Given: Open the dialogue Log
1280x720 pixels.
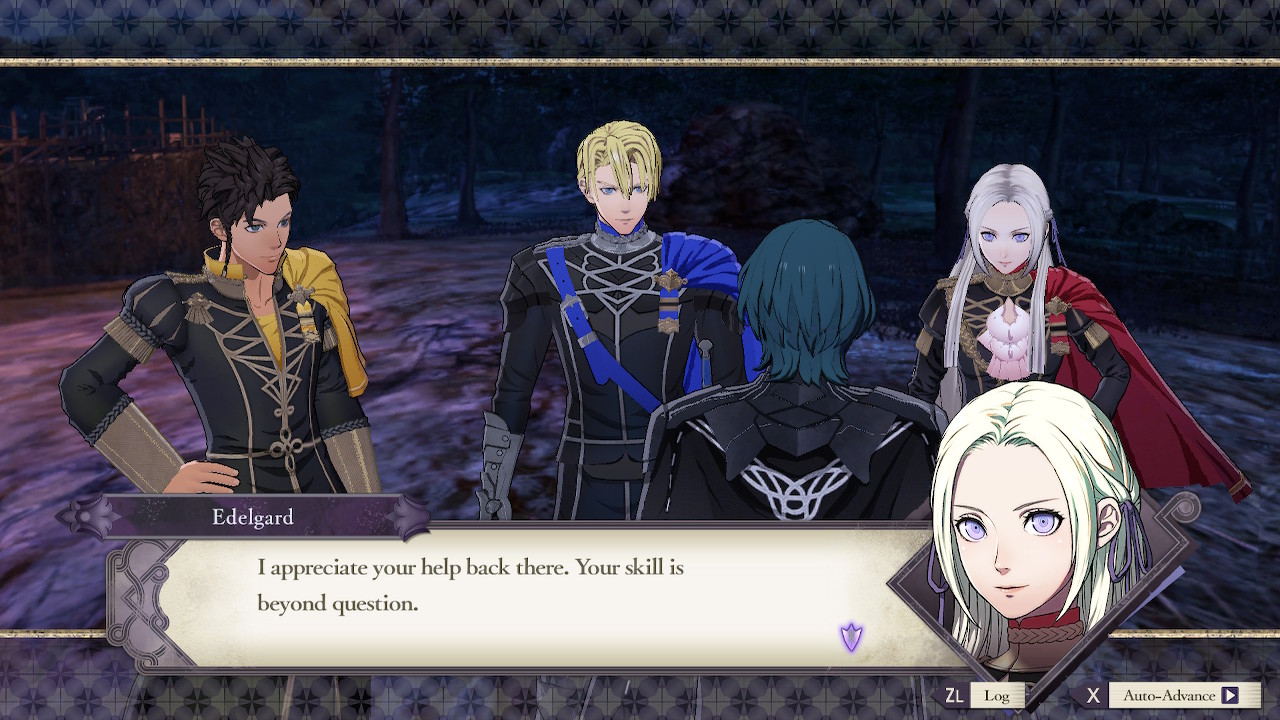Looking at the screenshot, I should [996, 695].
